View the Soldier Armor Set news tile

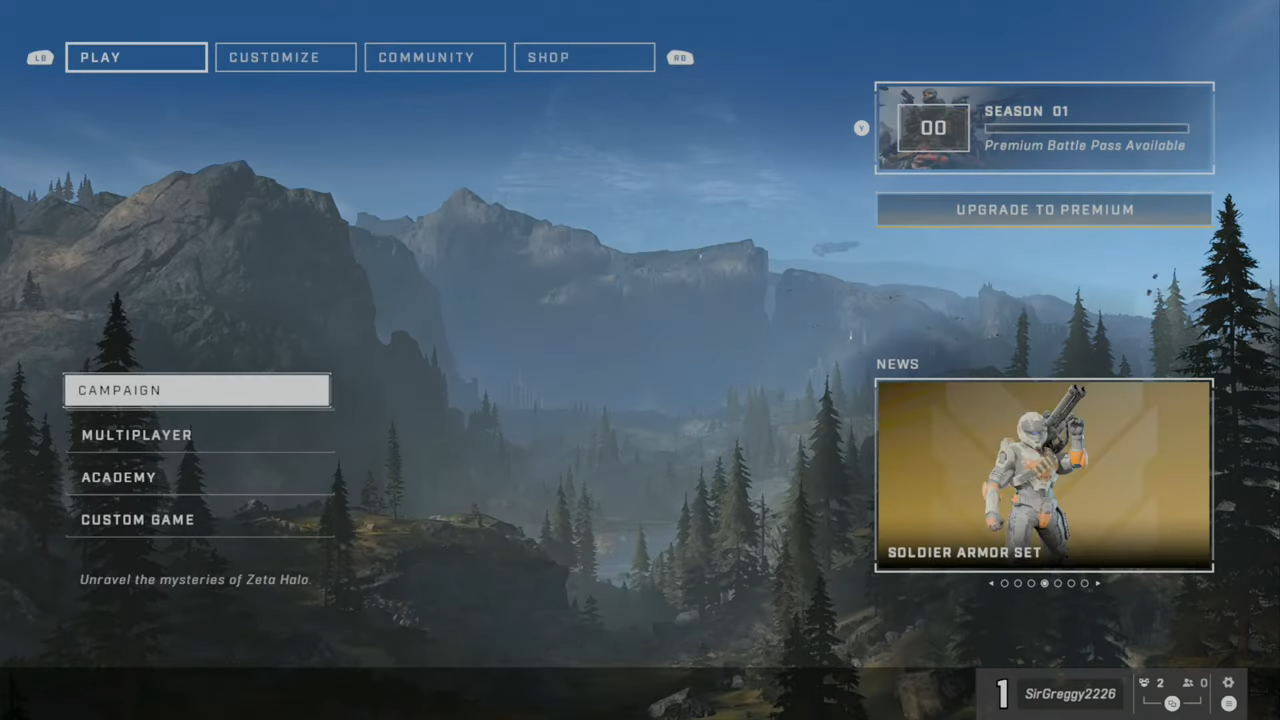click(1044, 475)
